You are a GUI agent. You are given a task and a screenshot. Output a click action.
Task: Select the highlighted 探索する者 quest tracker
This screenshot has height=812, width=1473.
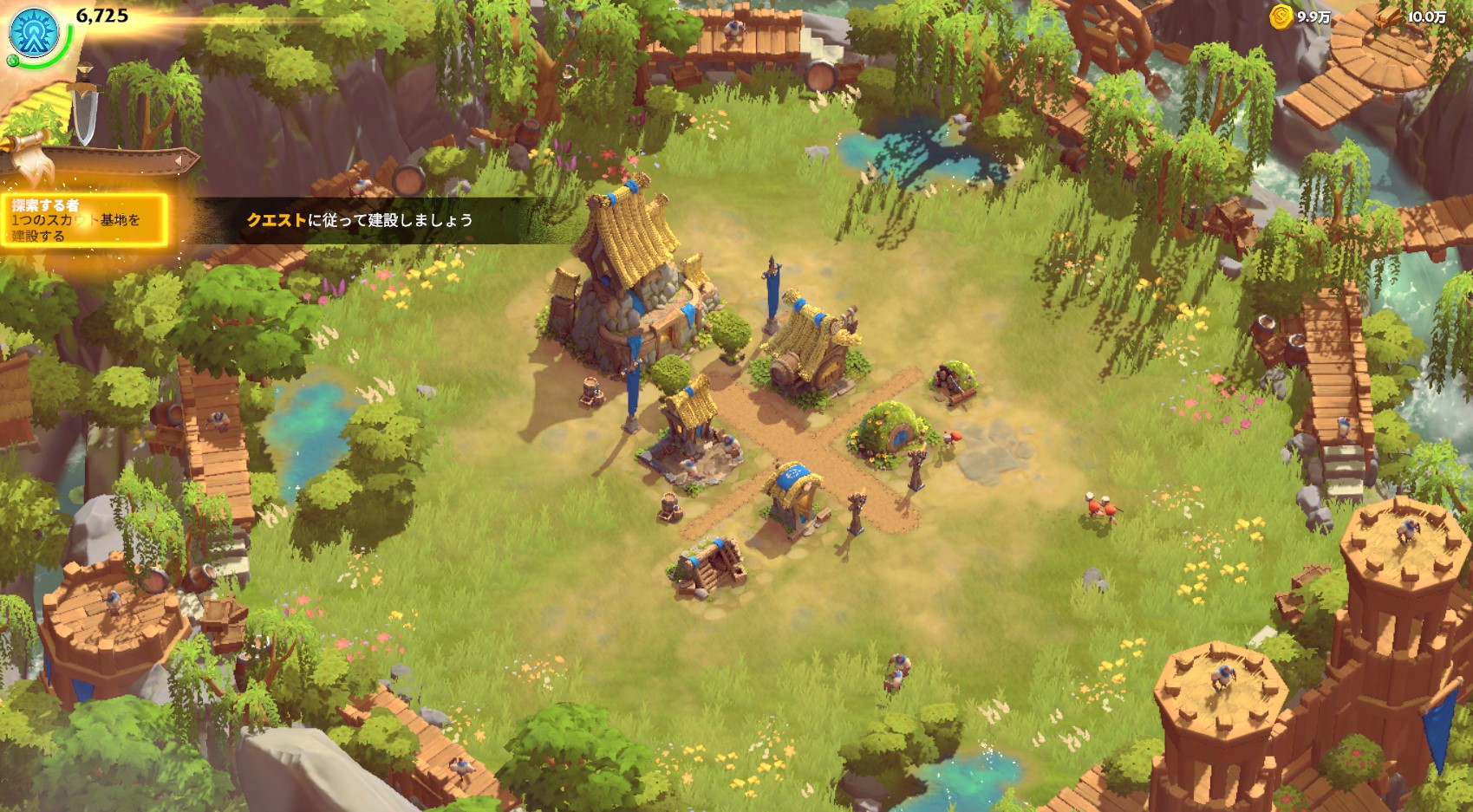coord(84,220)
